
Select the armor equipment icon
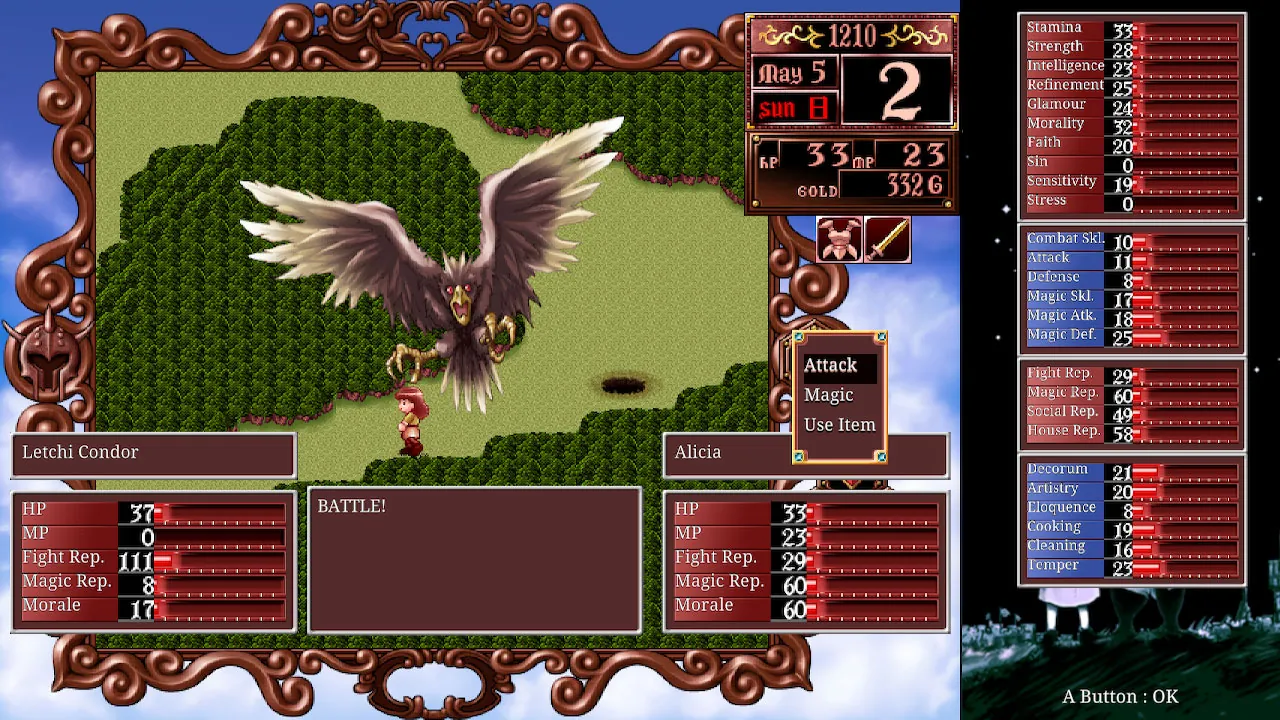[840, 240]
